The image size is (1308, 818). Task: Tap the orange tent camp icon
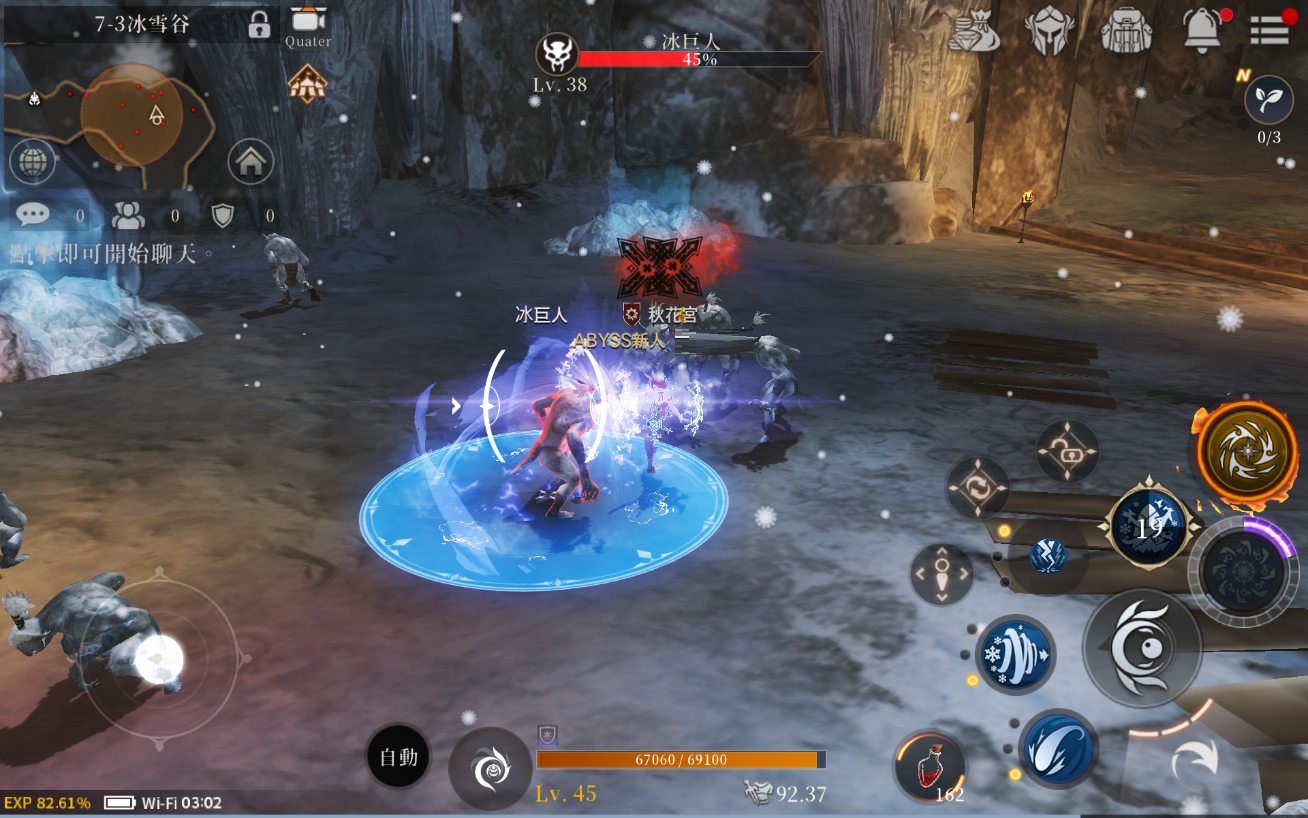pyautogui.click(x=307, y=84)
